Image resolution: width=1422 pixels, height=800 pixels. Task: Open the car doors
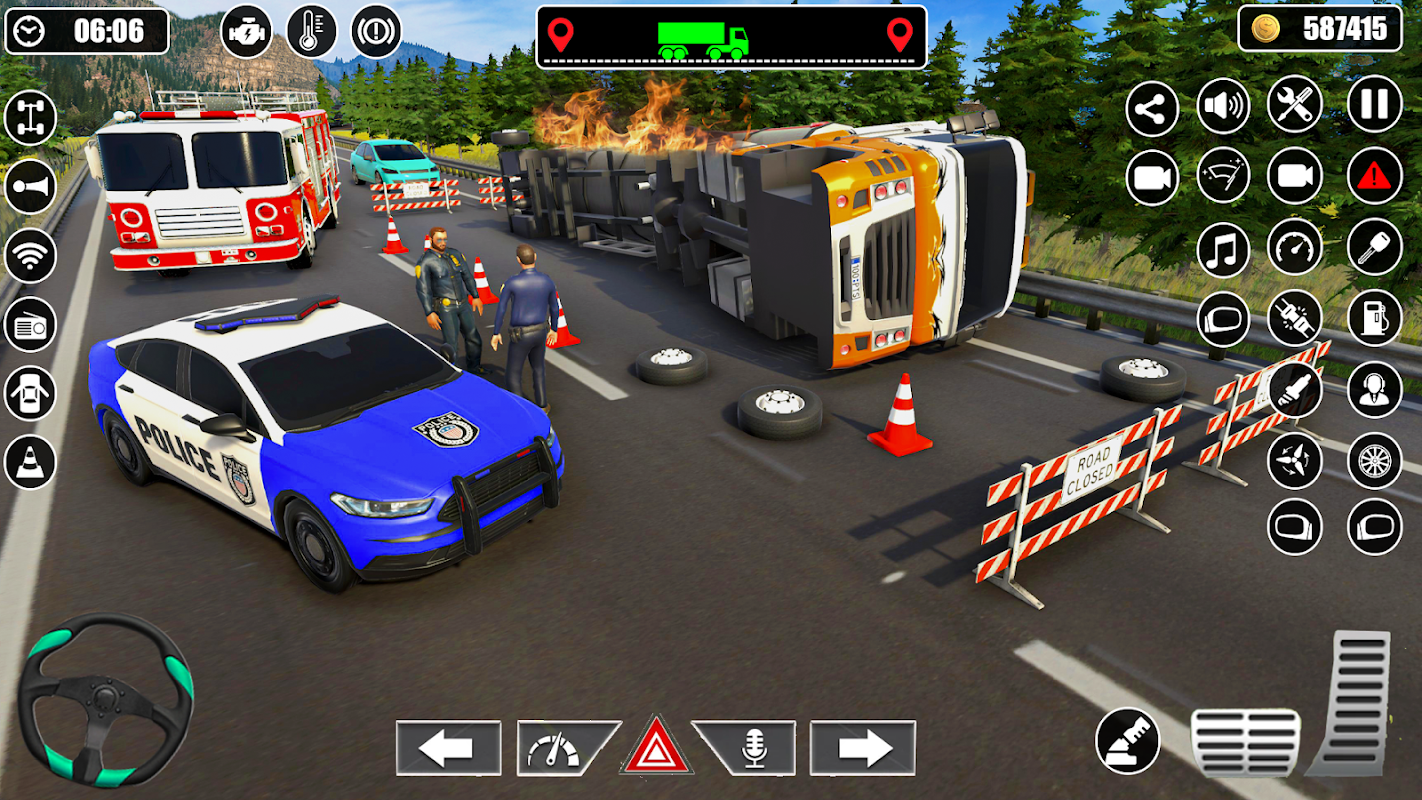30,393
